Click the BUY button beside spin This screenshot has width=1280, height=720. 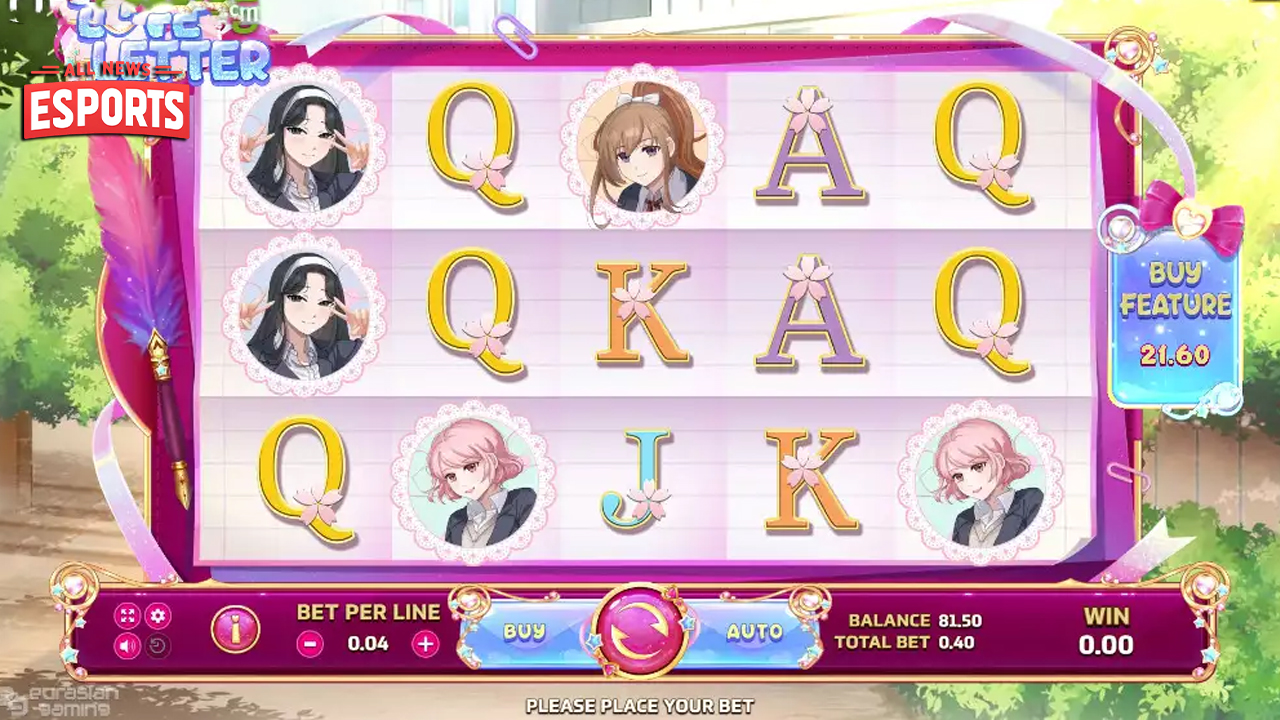point(524,632)
